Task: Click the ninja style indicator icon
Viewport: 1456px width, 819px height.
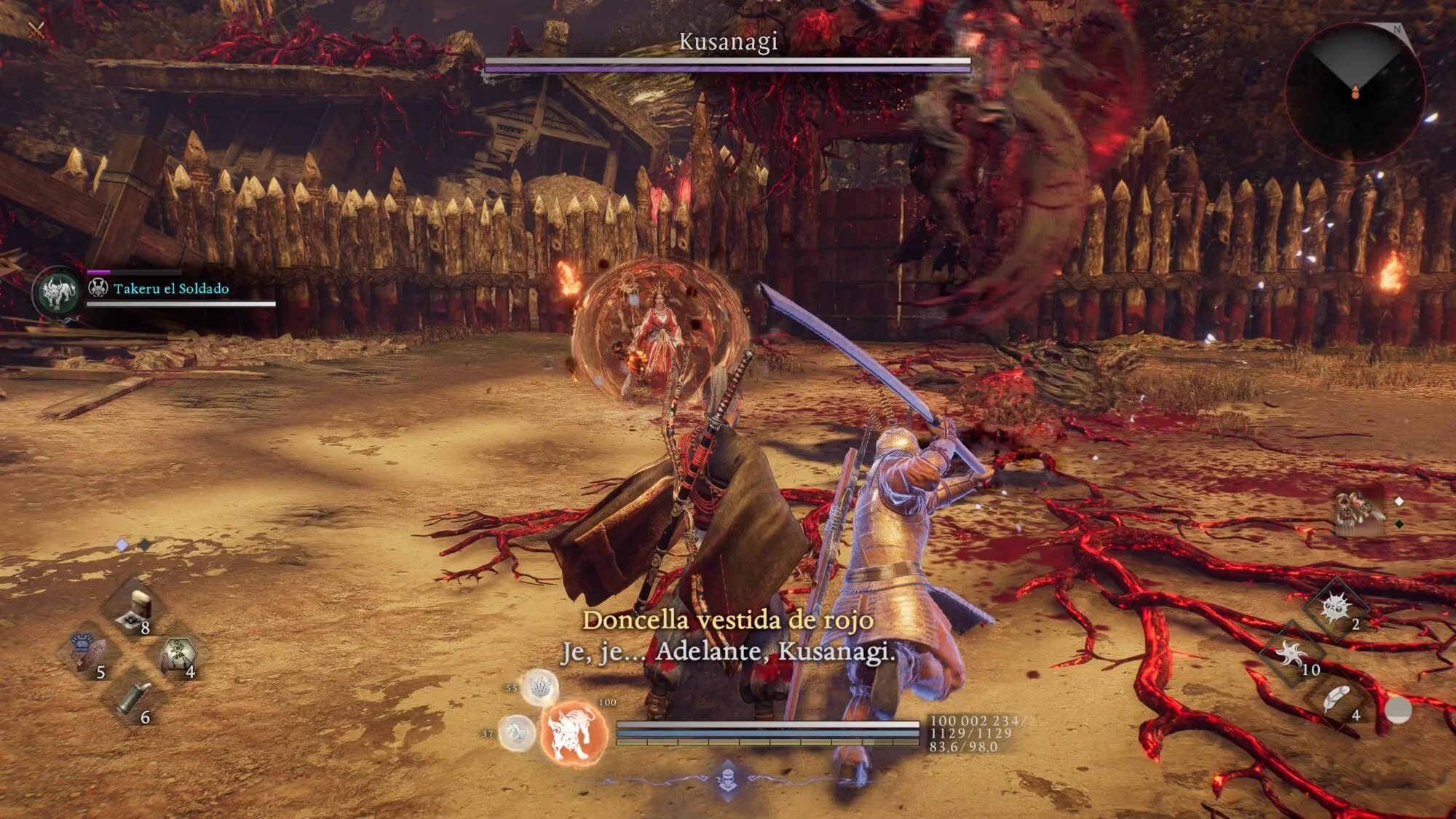Action: (727, 780)
